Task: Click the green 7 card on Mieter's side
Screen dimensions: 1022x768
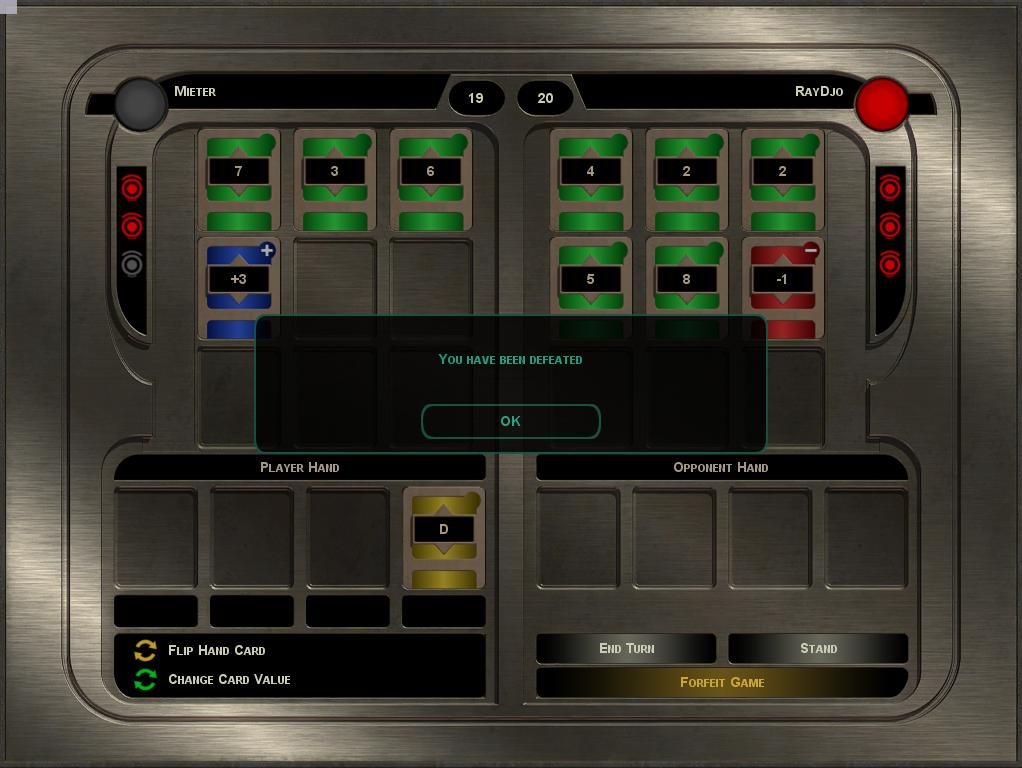Action: coord(238,178)
